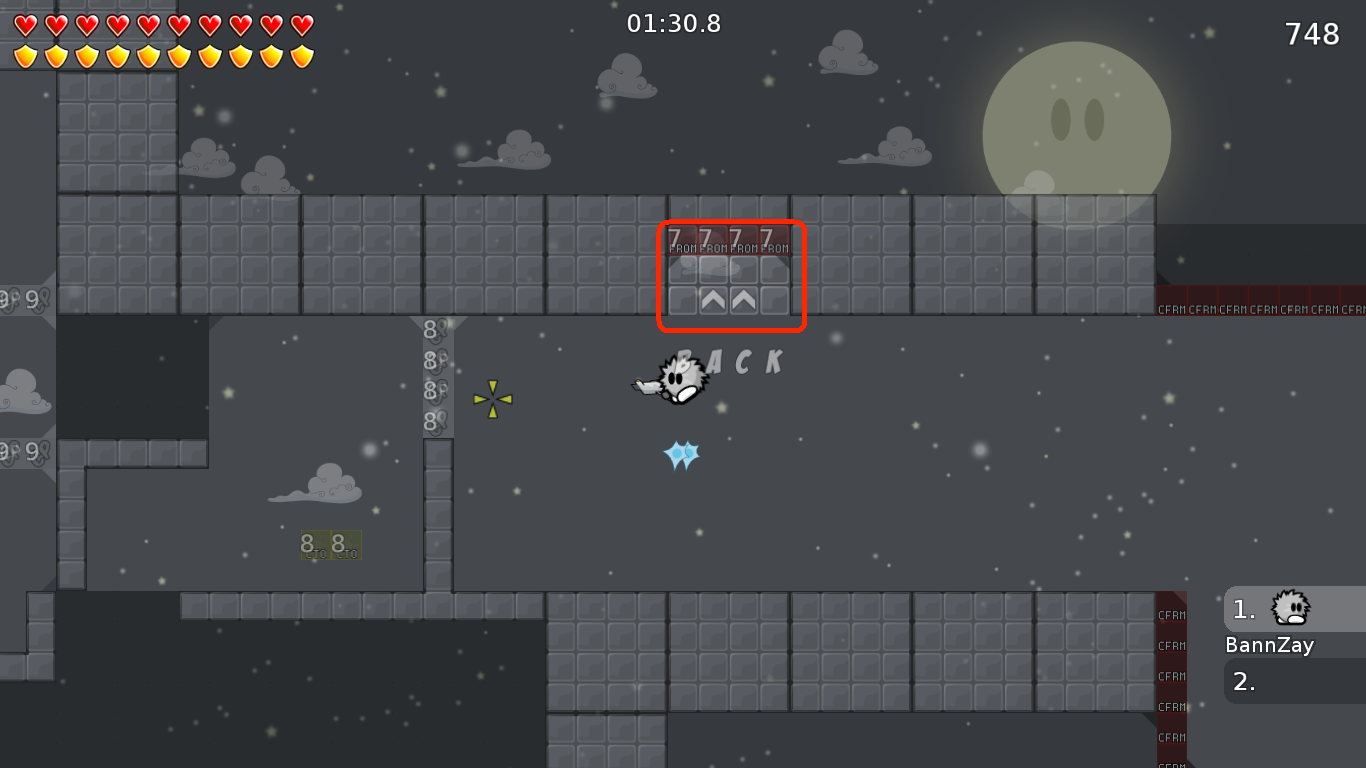Viewport: 1366px width, 768px height.
Task: Expand the red highlighted tile region
Action: [731, 276]
